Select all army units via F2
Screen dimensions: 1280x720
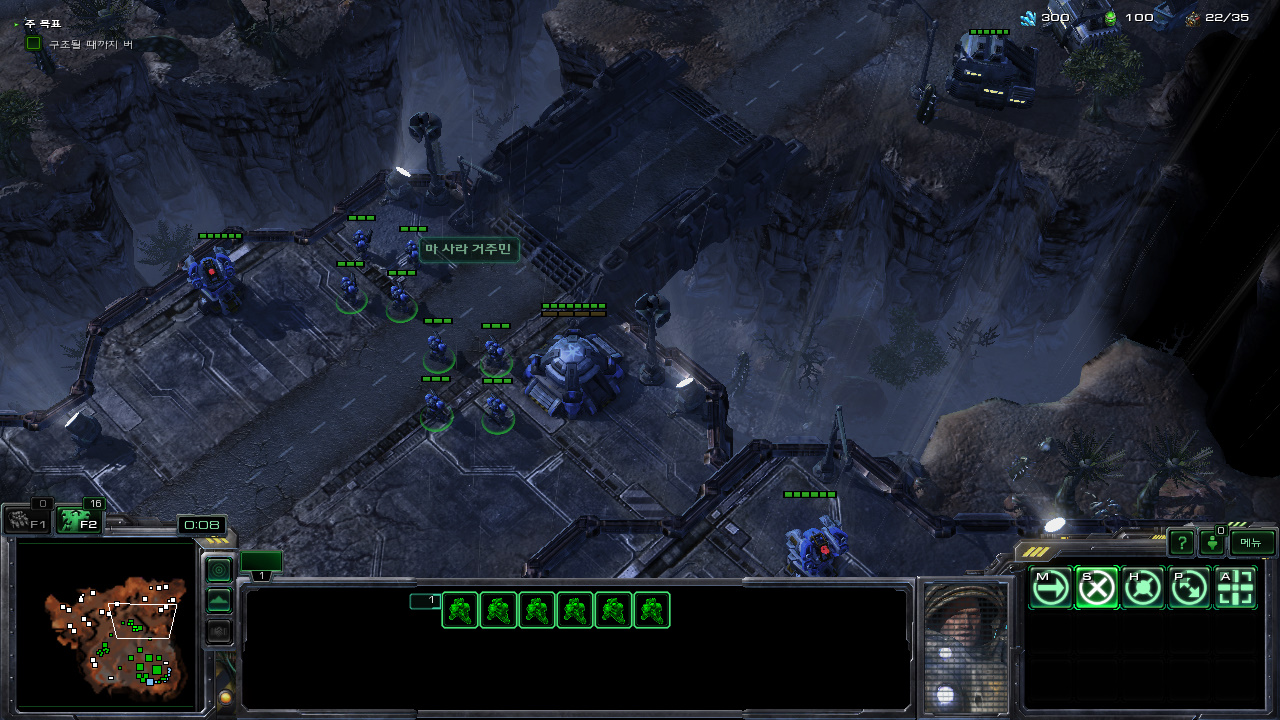(78, 521)
